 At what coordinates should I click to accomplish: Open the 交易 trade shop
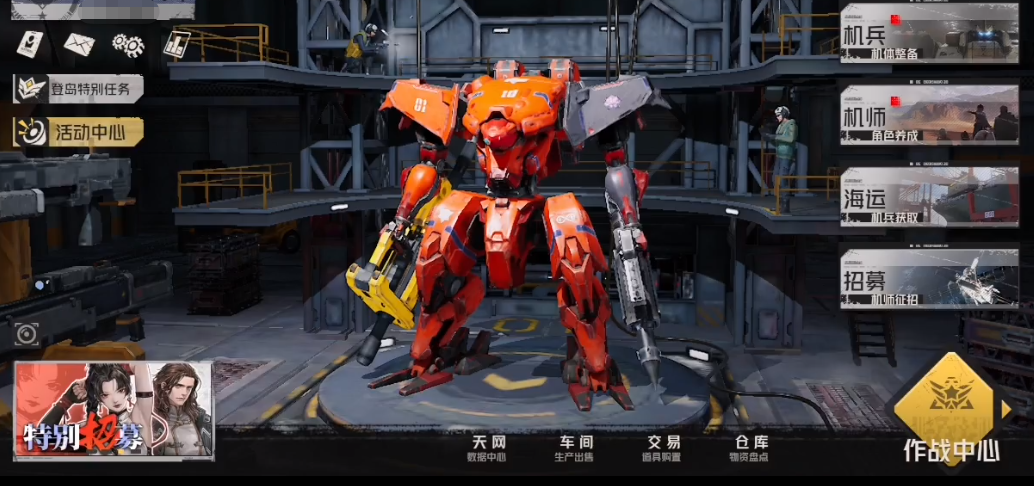point(662,449)
